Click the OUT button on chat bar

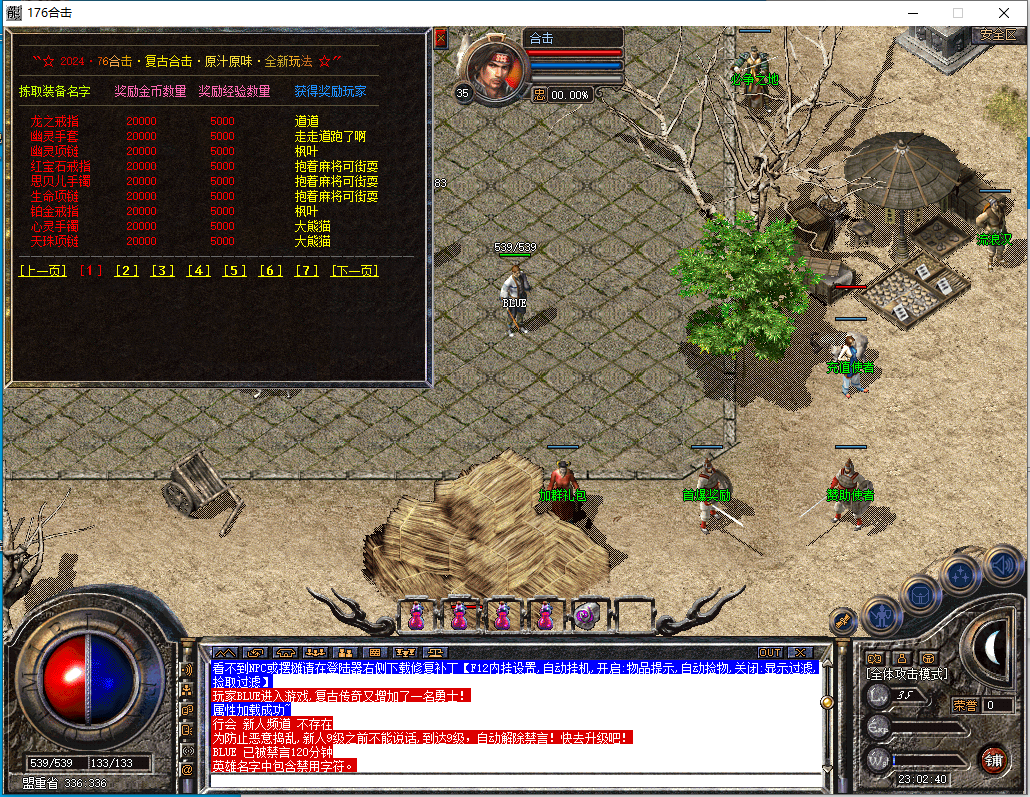769,652
